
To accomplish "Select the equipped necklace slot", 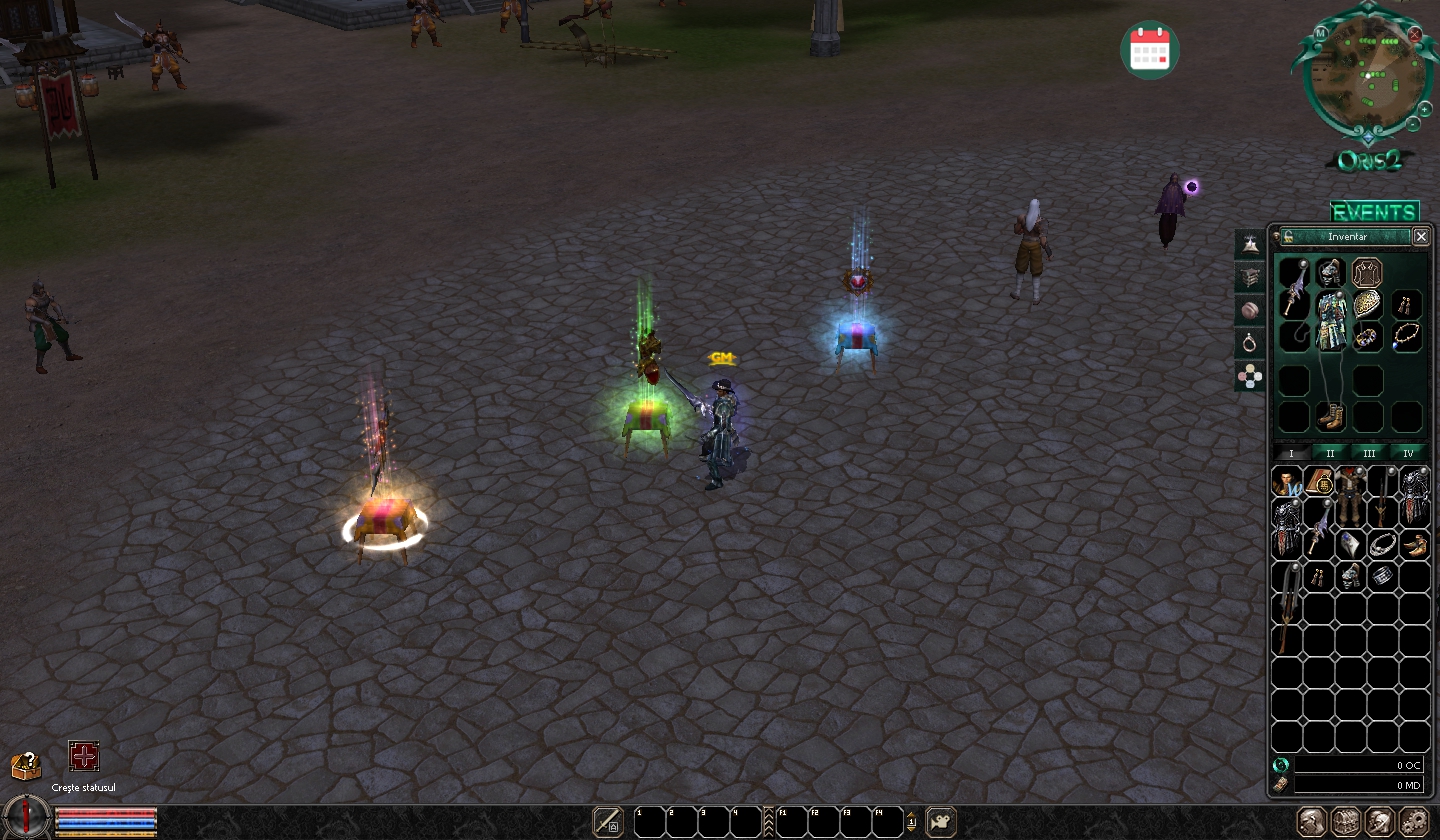I will 1407,336.
